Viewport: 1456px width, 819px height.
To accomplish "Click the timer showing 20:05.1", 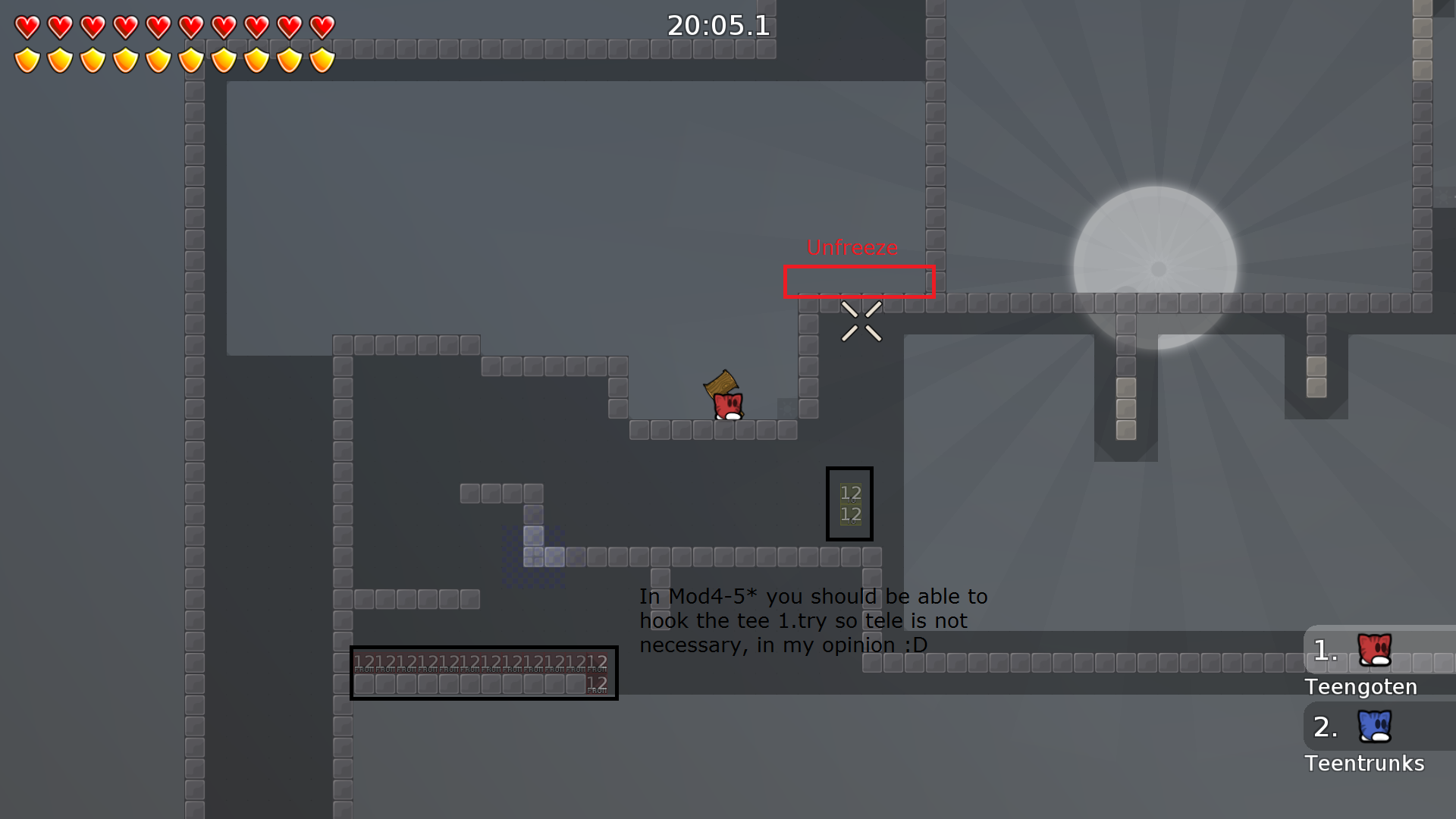I will coord(717,27).
